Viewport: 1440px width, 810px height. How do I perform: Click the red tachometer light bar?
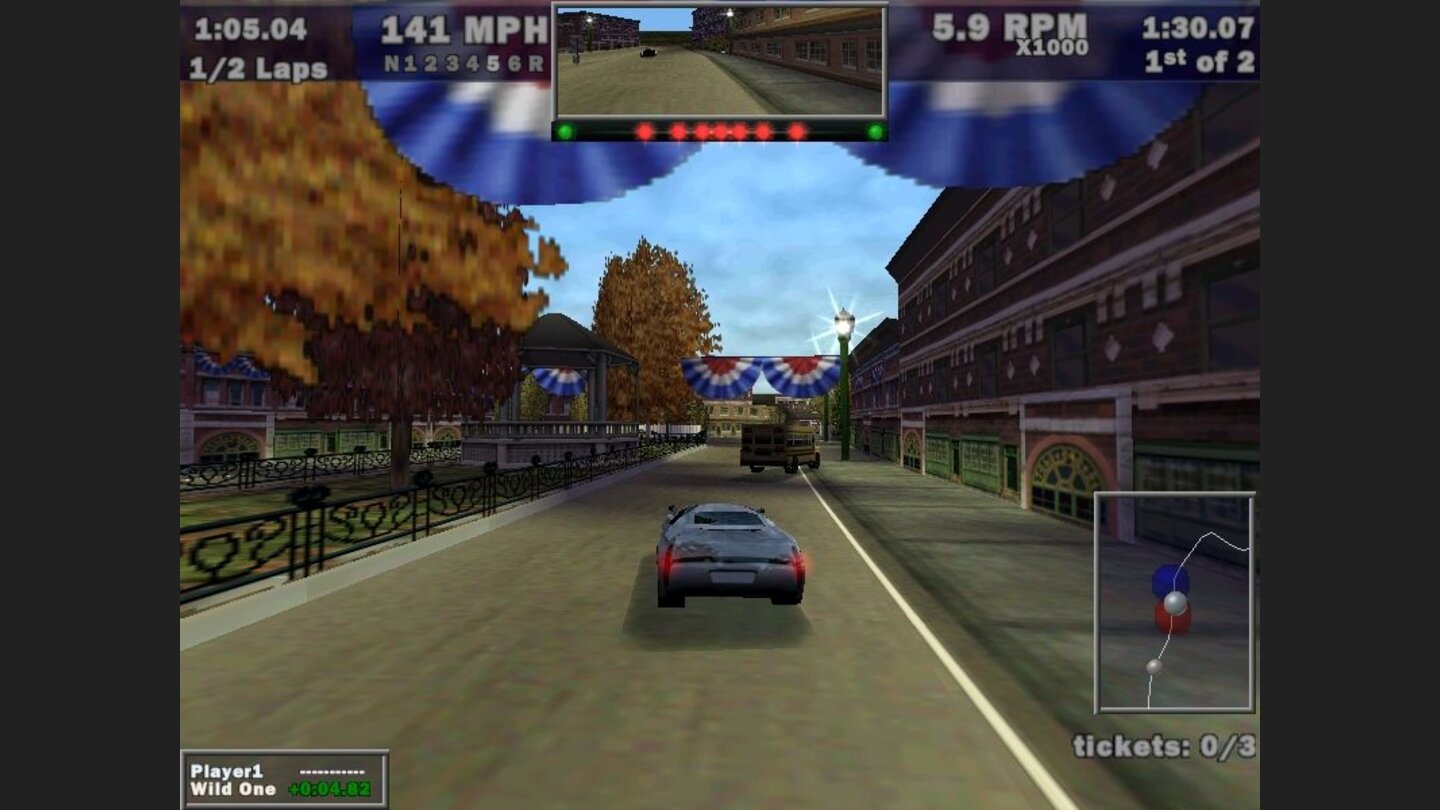(722, 129)
